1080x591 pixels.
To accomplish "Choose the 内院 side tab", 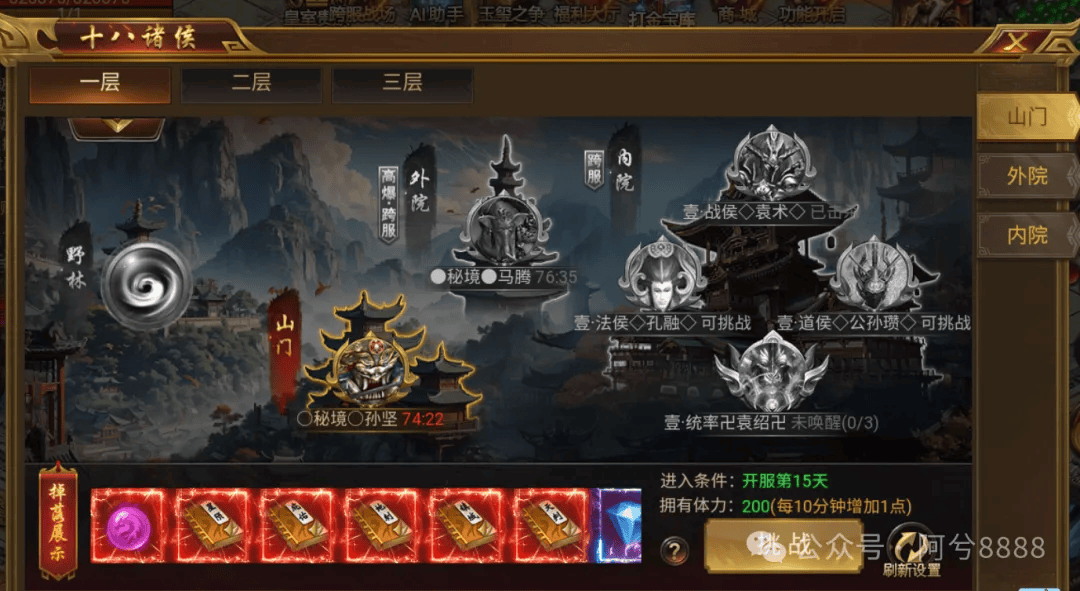I will (1026, 235).
